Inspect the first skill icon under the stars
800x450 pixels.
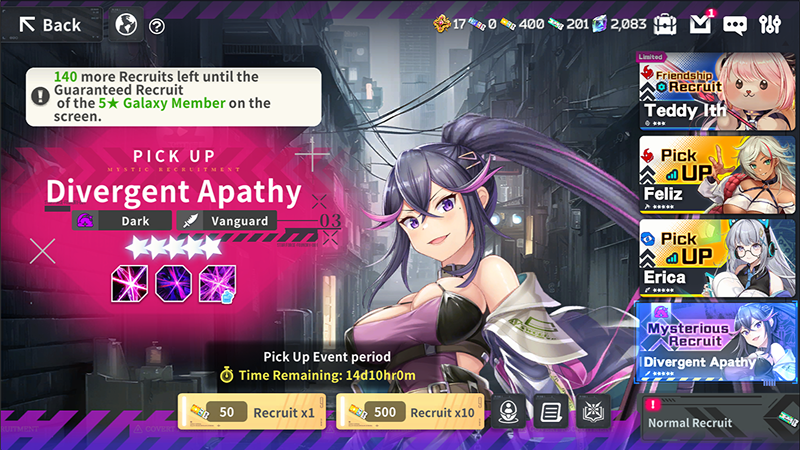(129, 283)
